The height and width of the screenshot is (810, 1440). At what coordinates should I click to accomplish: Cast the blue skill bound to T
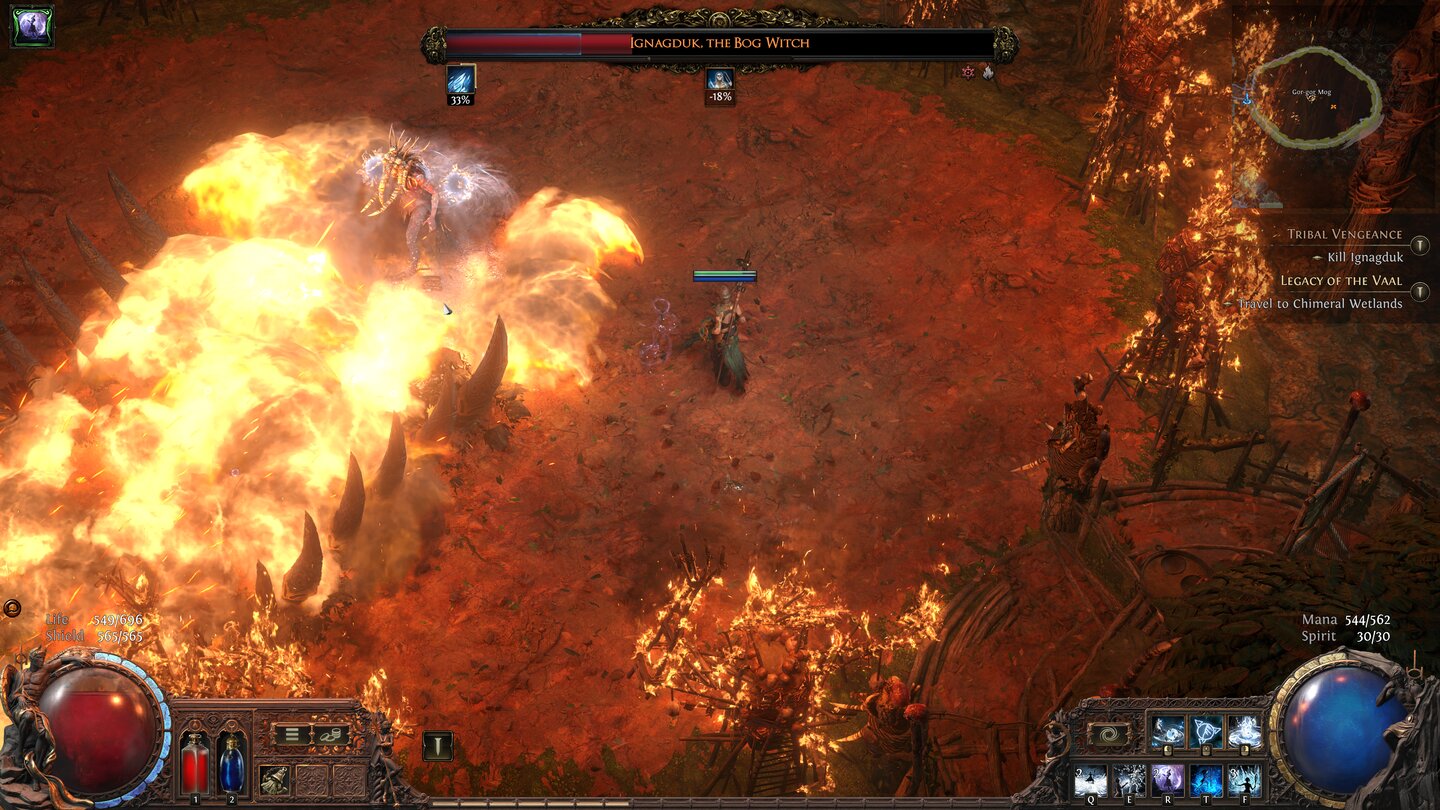coord(1206,779)
